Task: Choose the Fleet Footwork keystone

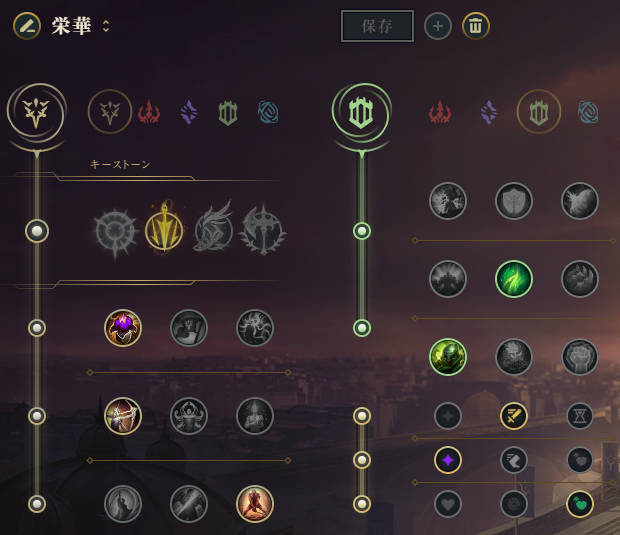Action: (x=213, y=231)
